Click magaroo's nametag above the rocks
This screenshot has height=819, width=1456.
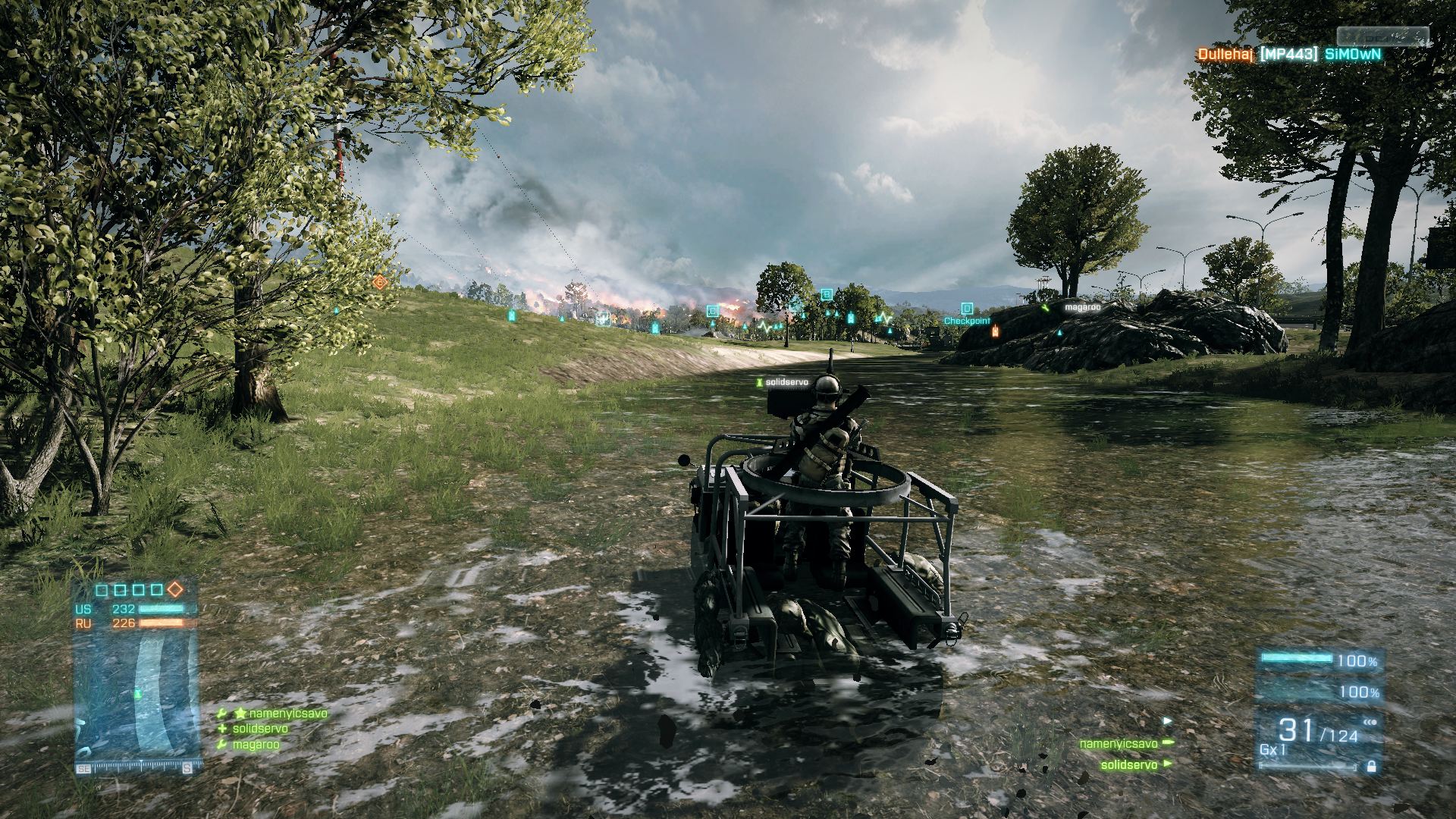tap(1084, 306)
